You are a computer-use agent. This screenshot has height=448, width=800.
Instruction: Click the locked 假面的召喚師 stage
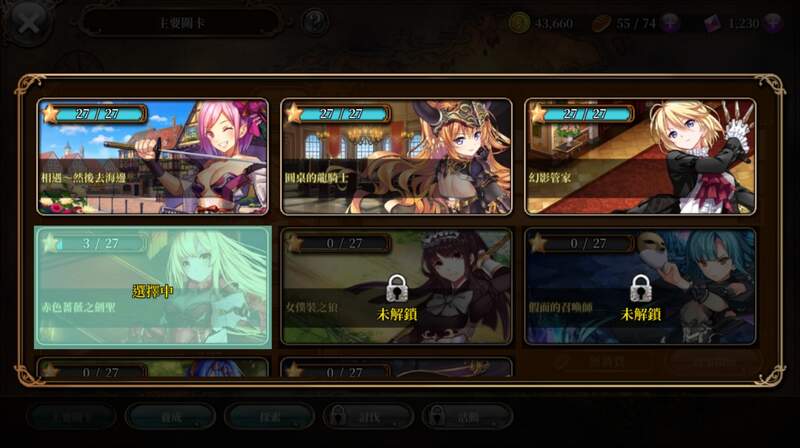(640, 287)
